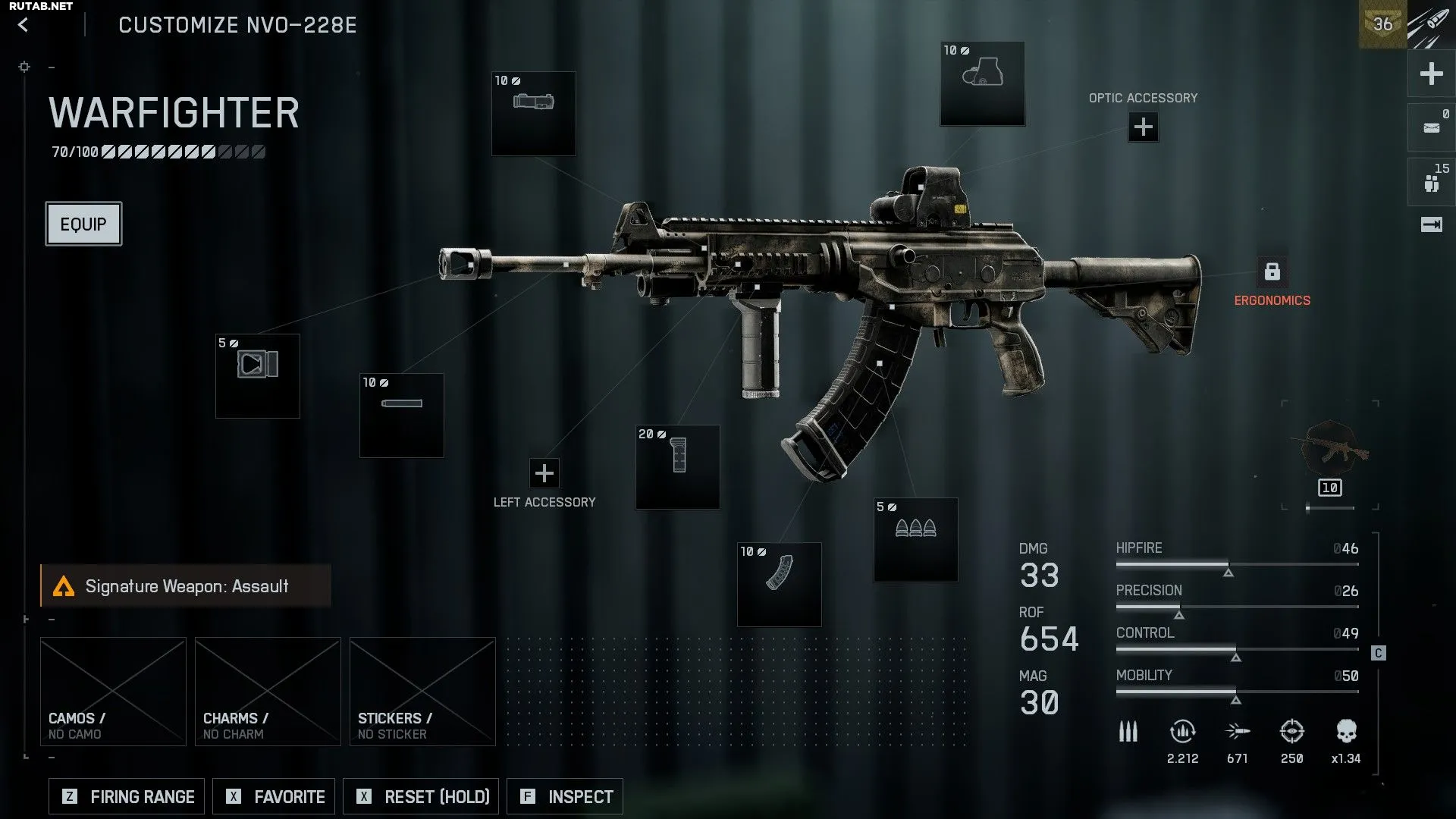Click the plus button in the top-right sidebar
Image resolution: width=1456 pixels, height=819 pixels.
(1431, 74)
